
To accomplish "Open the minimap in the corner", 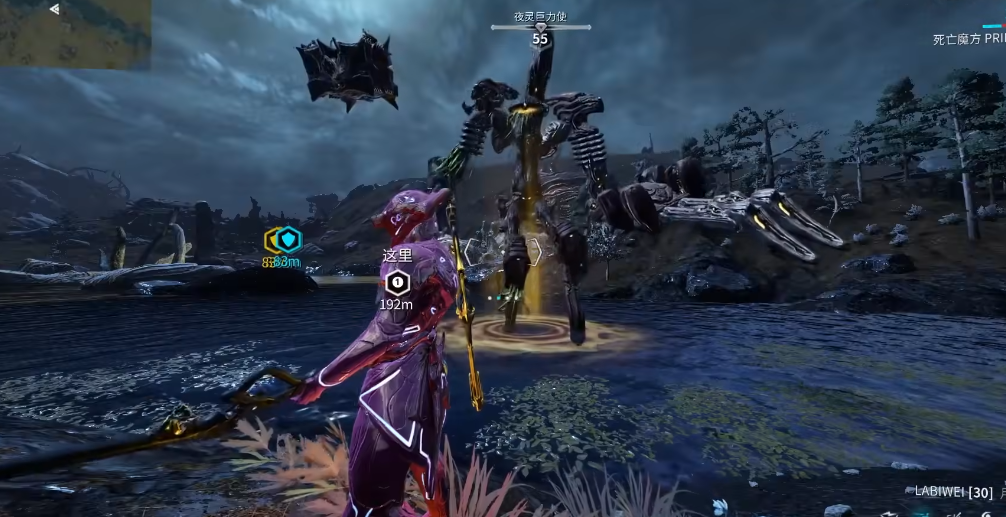I will coord(75,34).
